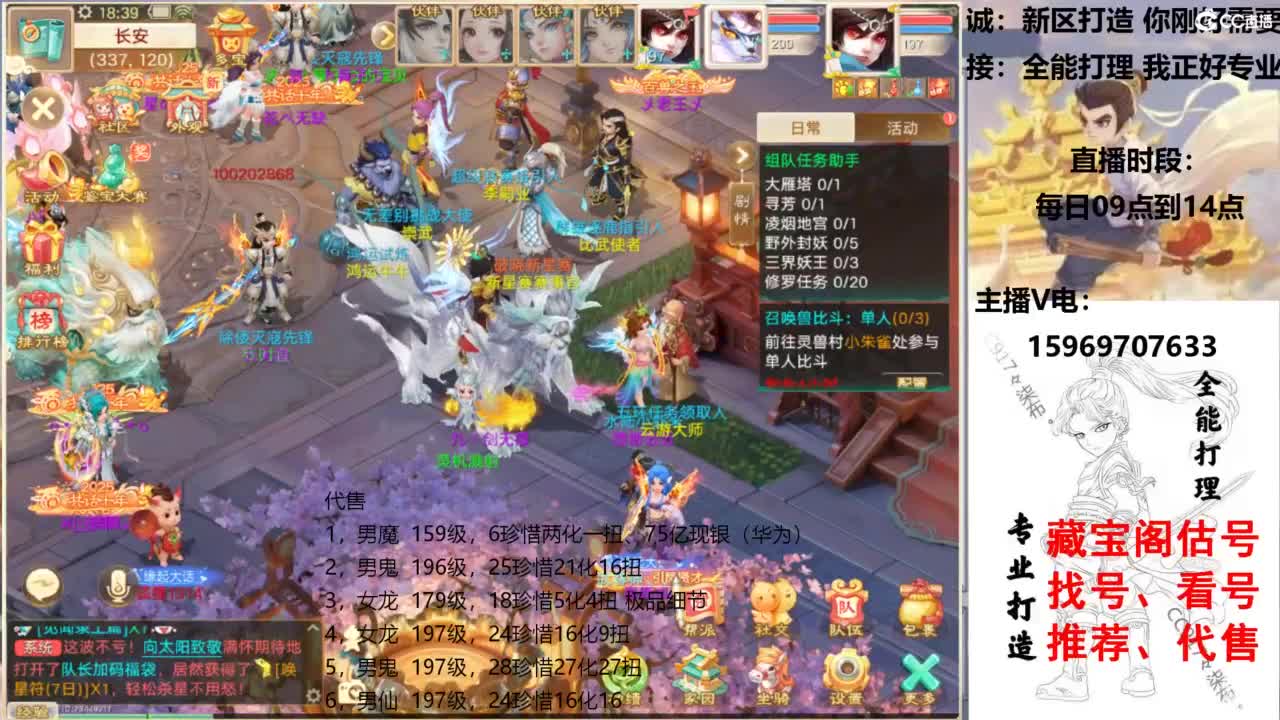Open the 坐骑 mount panel
Viewport: 1280px width, 720px height.
coord(772,670)
